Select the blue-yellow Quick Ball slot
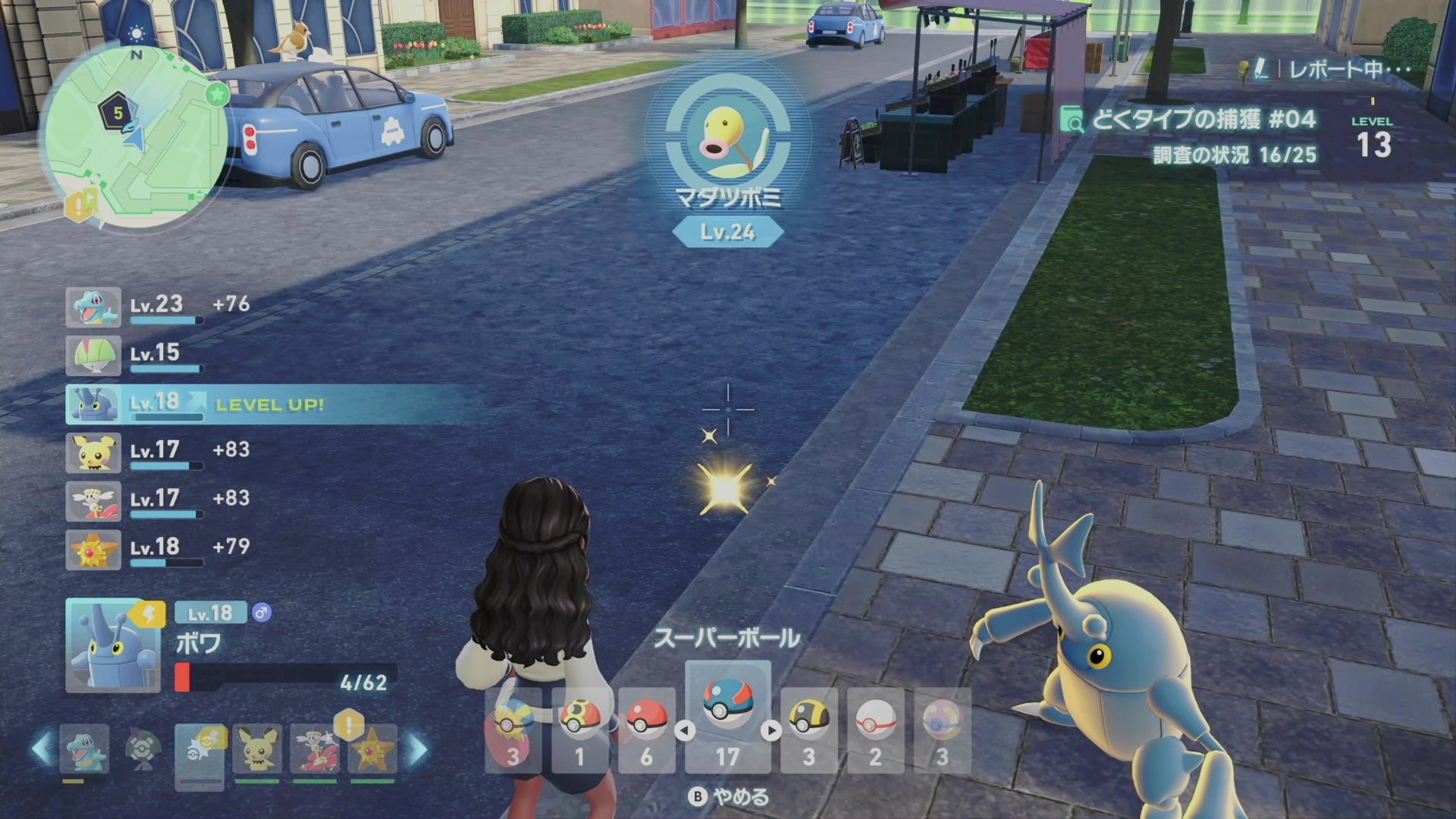Viewport: 1456px width, 819px height. pos(513,730)
